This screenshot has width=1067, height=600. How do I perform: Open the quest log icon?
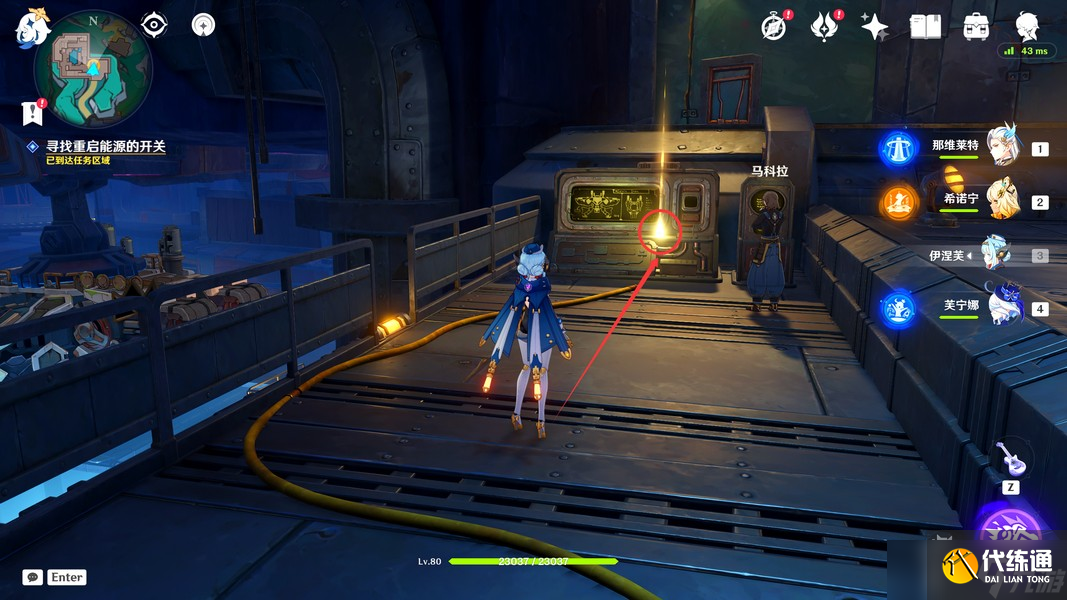[x=33, y=112]
